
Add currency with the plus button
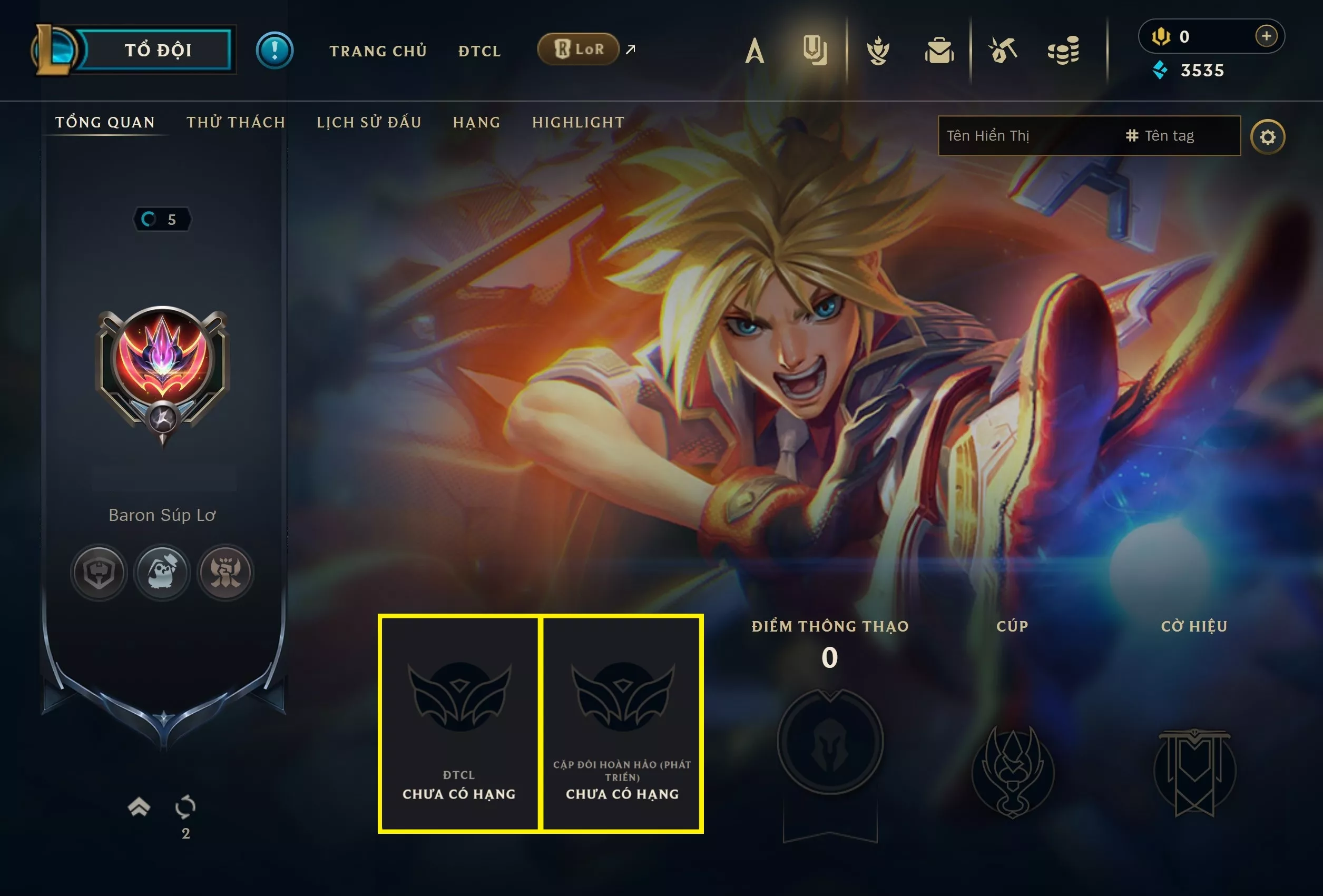click(x=1266, y=36)
